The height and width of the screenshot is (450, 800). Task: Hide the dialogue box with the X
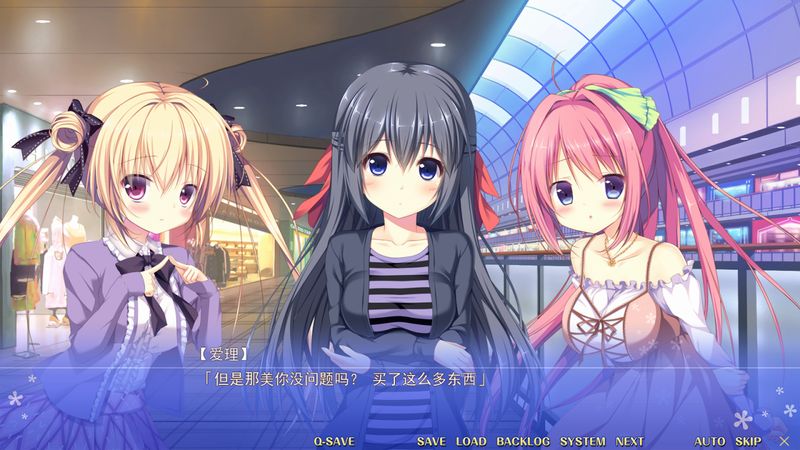[783, 441]
